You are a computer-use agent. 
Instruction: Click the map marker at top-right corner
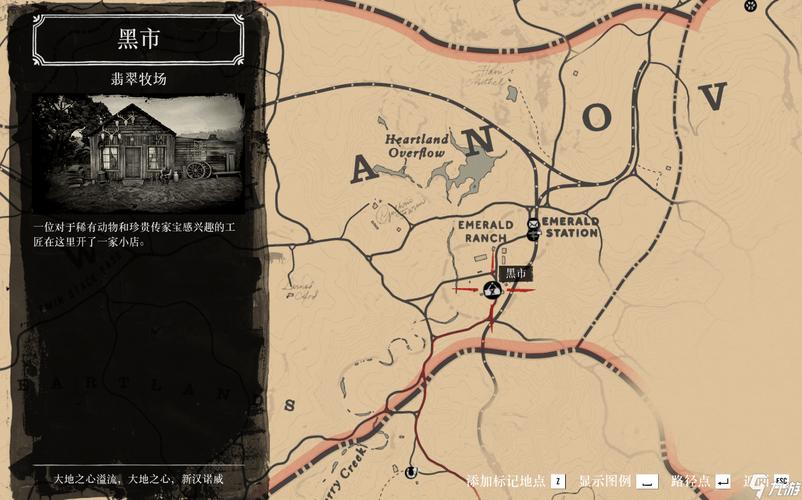pos(750,6)
